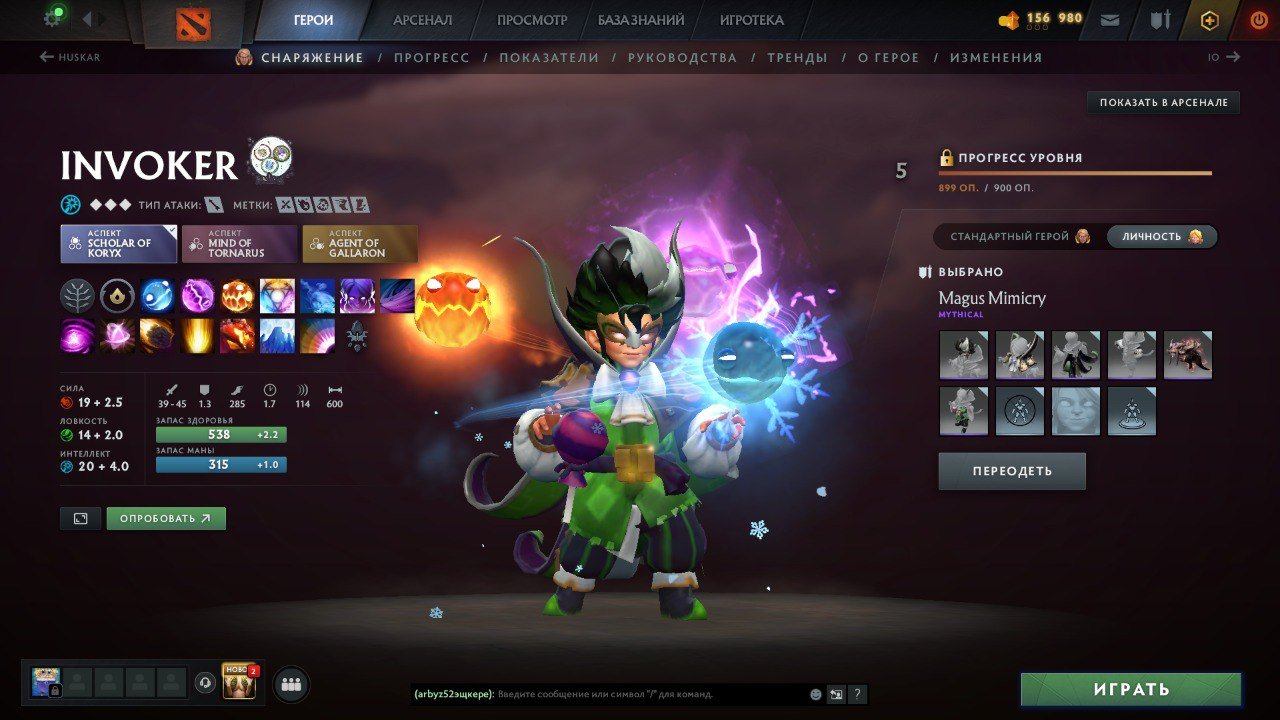This screenshot has height=720, width=1280.
Task: Open the mail envelope icon top right
Action: click(1110, 18)
